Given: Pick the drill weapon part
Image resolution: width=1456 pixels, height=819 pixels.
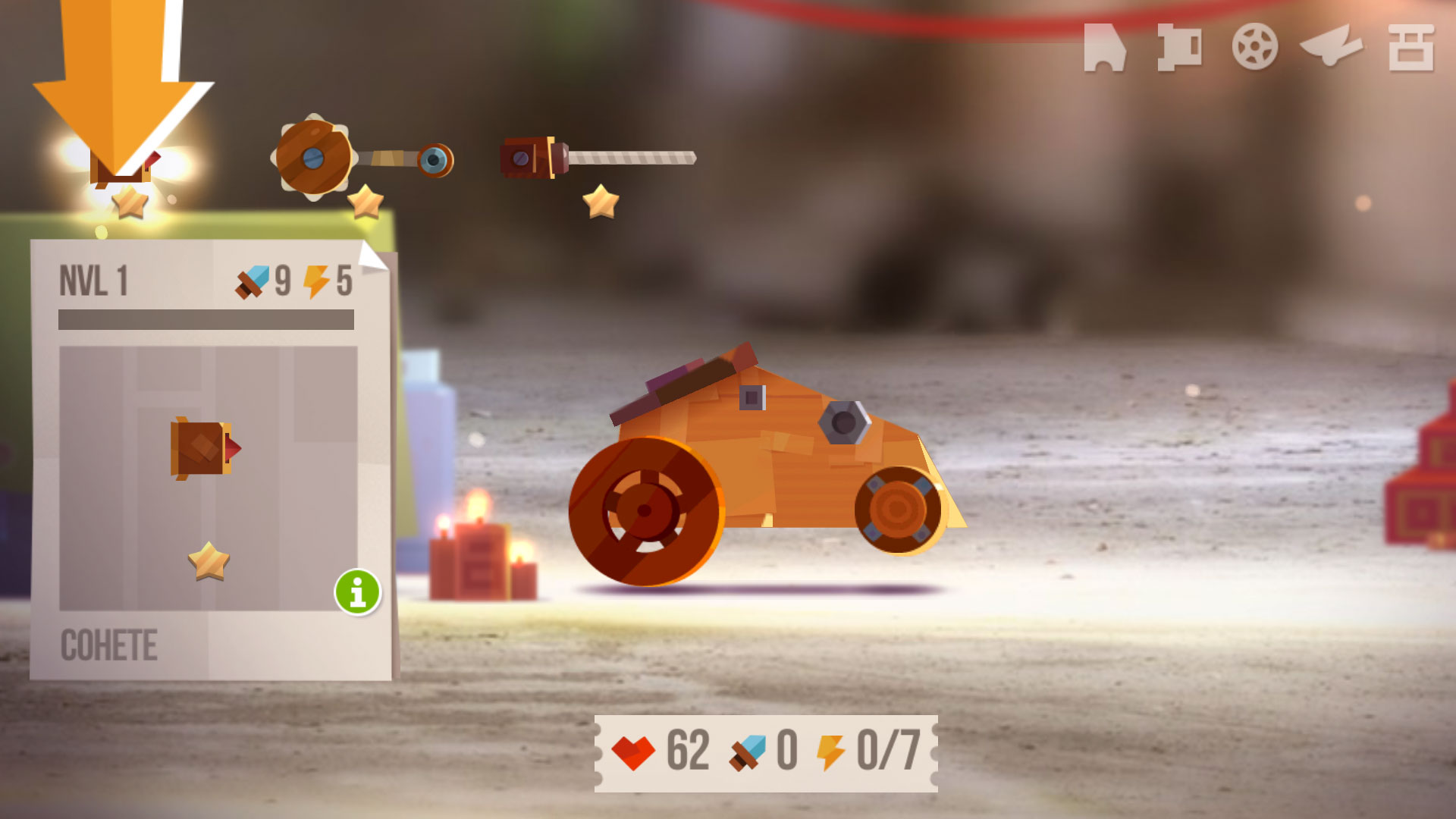Looking at the screenshot, I should pyautogui.click(x=597, y=158).
